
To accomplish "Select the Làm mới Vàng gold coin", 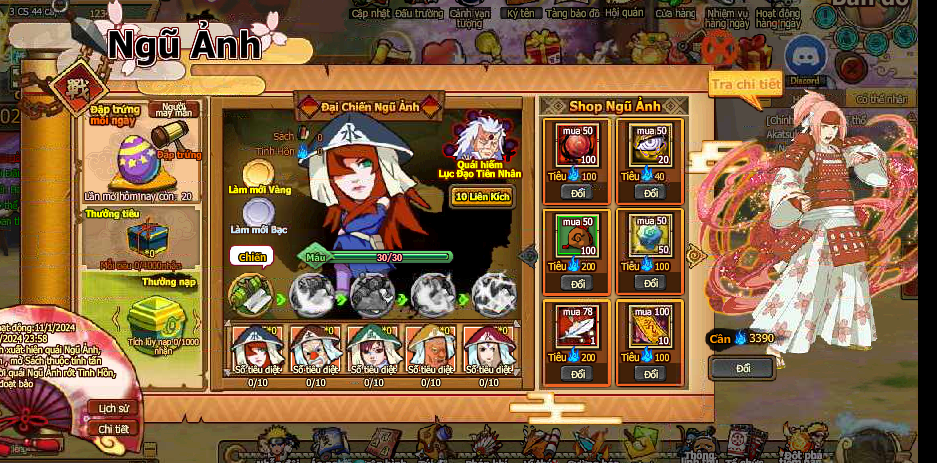I will [x=258, y=176].
